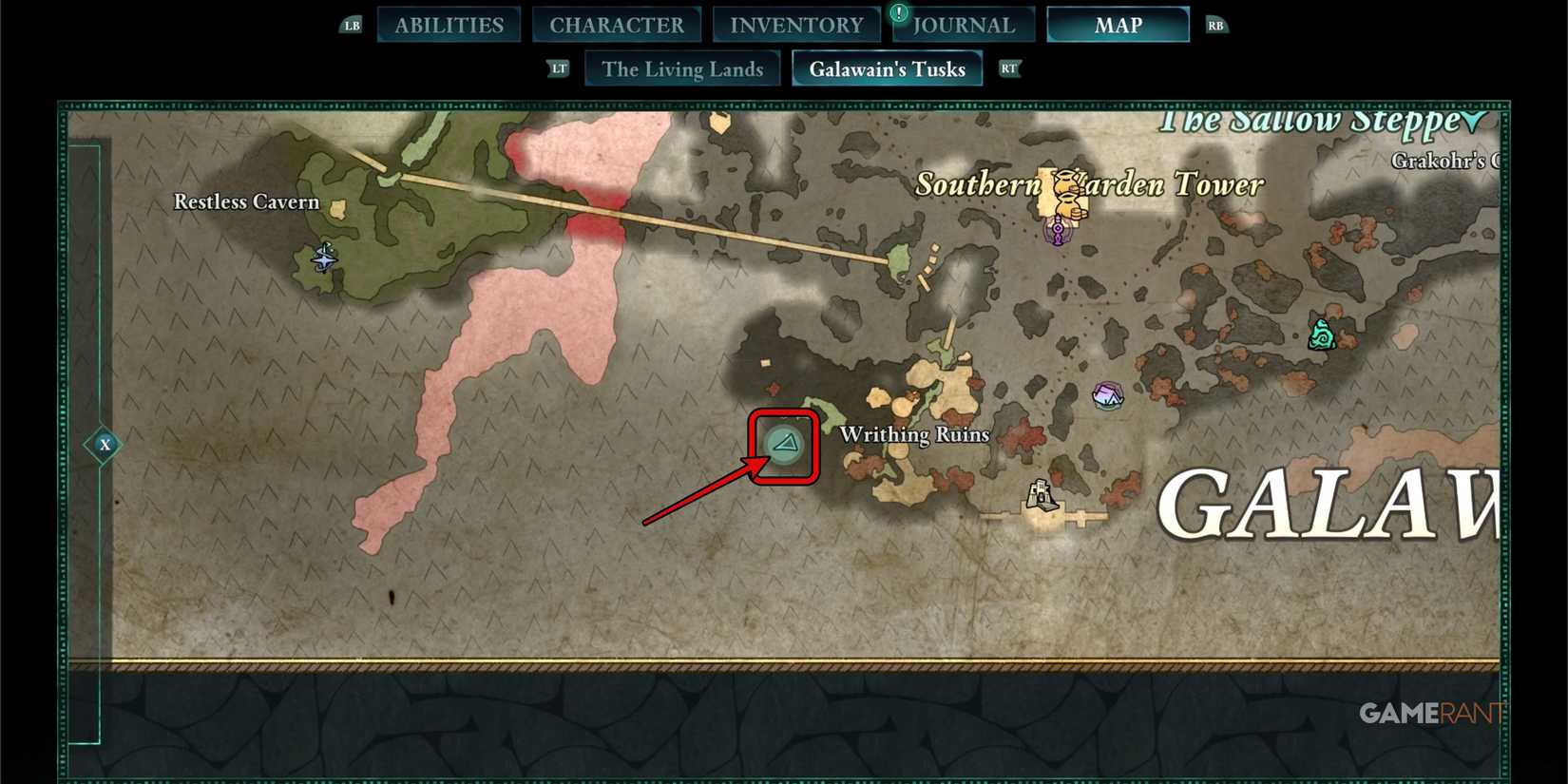Click the RB bumper icon right of MAP
The height and width of the screenshot is (784, 1568).
click(1216, 26)
